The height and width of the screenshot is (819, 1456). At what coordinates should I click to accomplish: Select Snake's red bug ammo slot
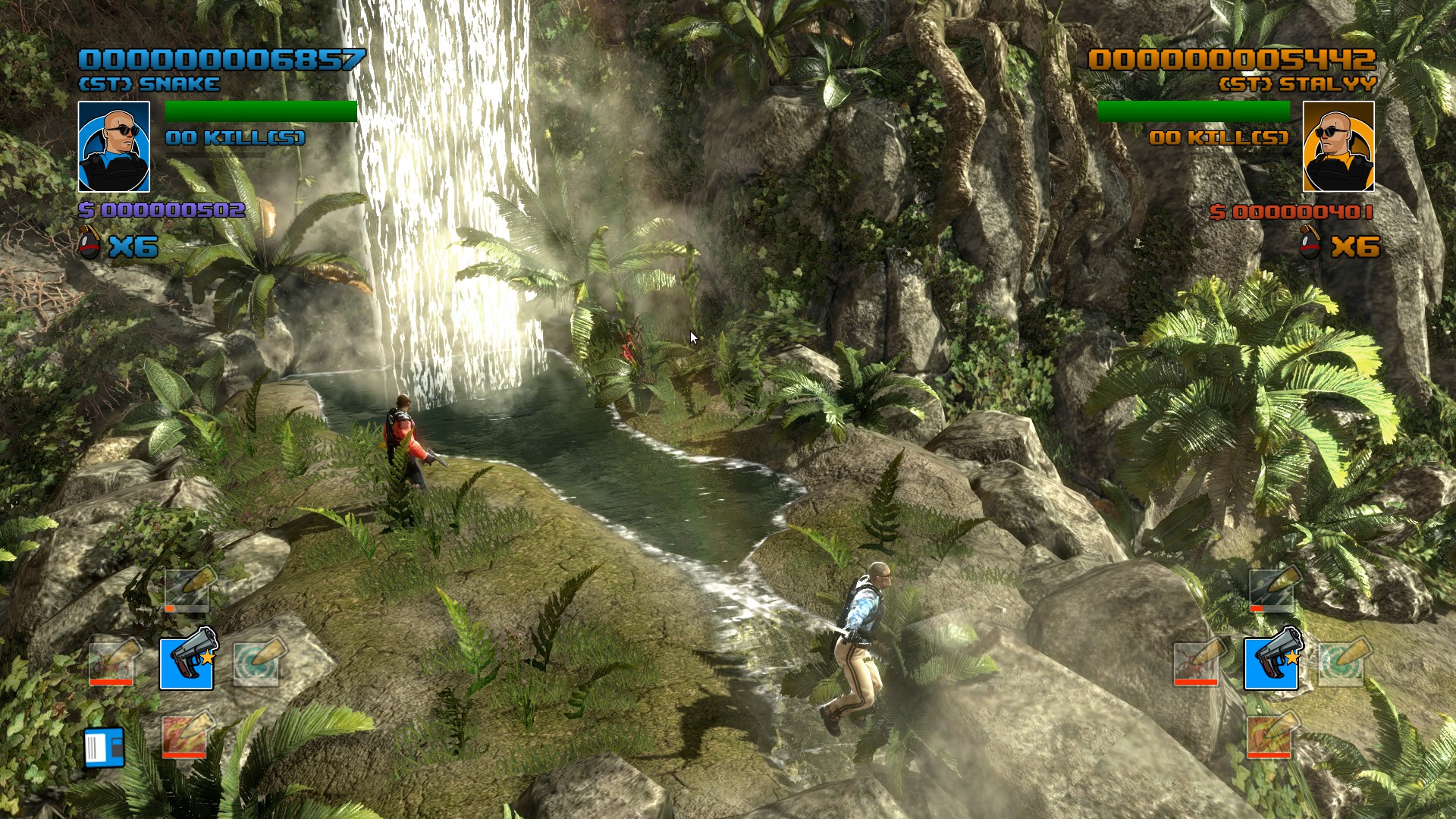(x=112, y=664)
